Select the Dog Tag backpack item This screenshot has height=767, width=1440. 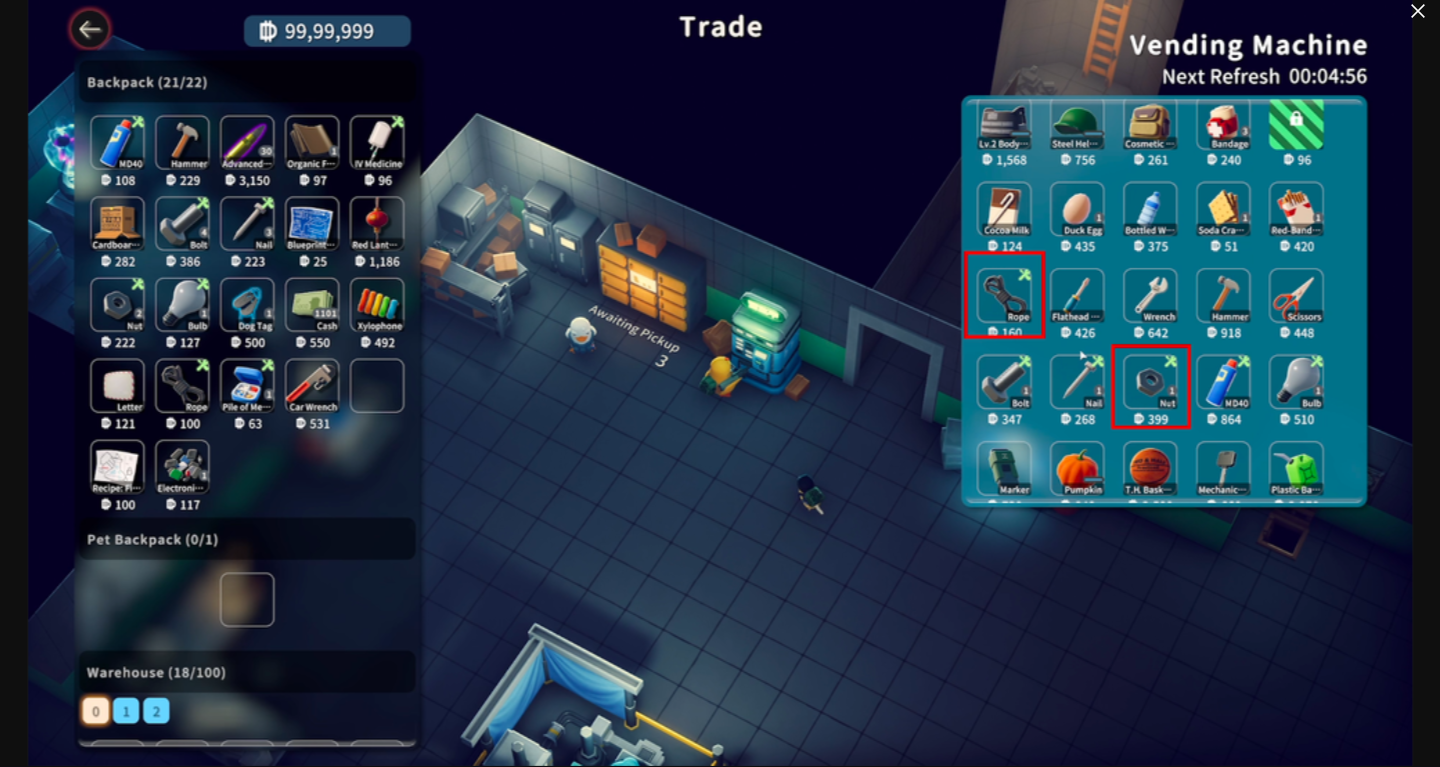coord(246,303)
